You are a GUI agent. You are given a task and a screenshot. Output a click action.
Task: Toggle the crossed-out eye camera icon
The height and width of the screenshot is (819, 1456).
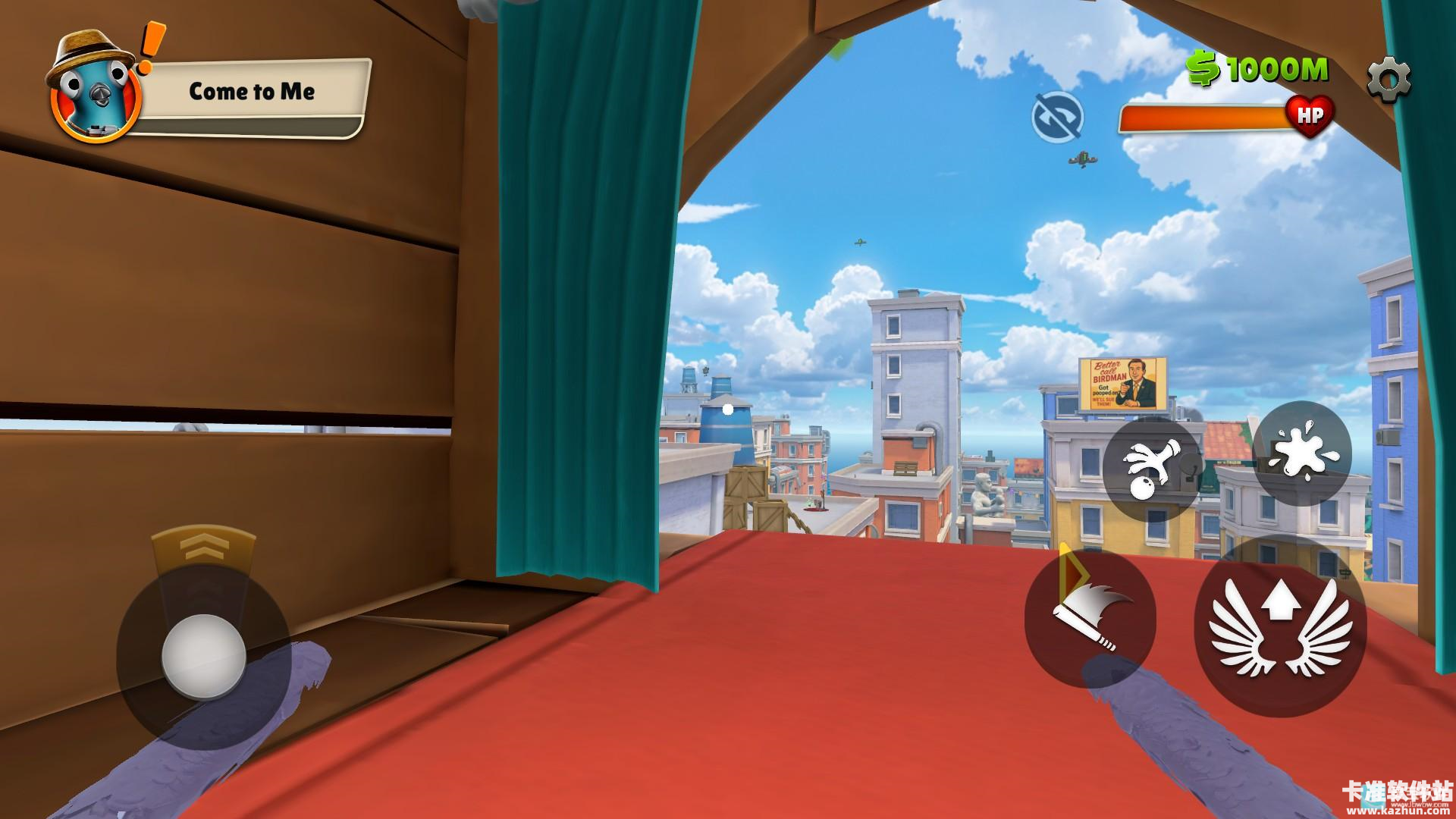click(1057, 117)
